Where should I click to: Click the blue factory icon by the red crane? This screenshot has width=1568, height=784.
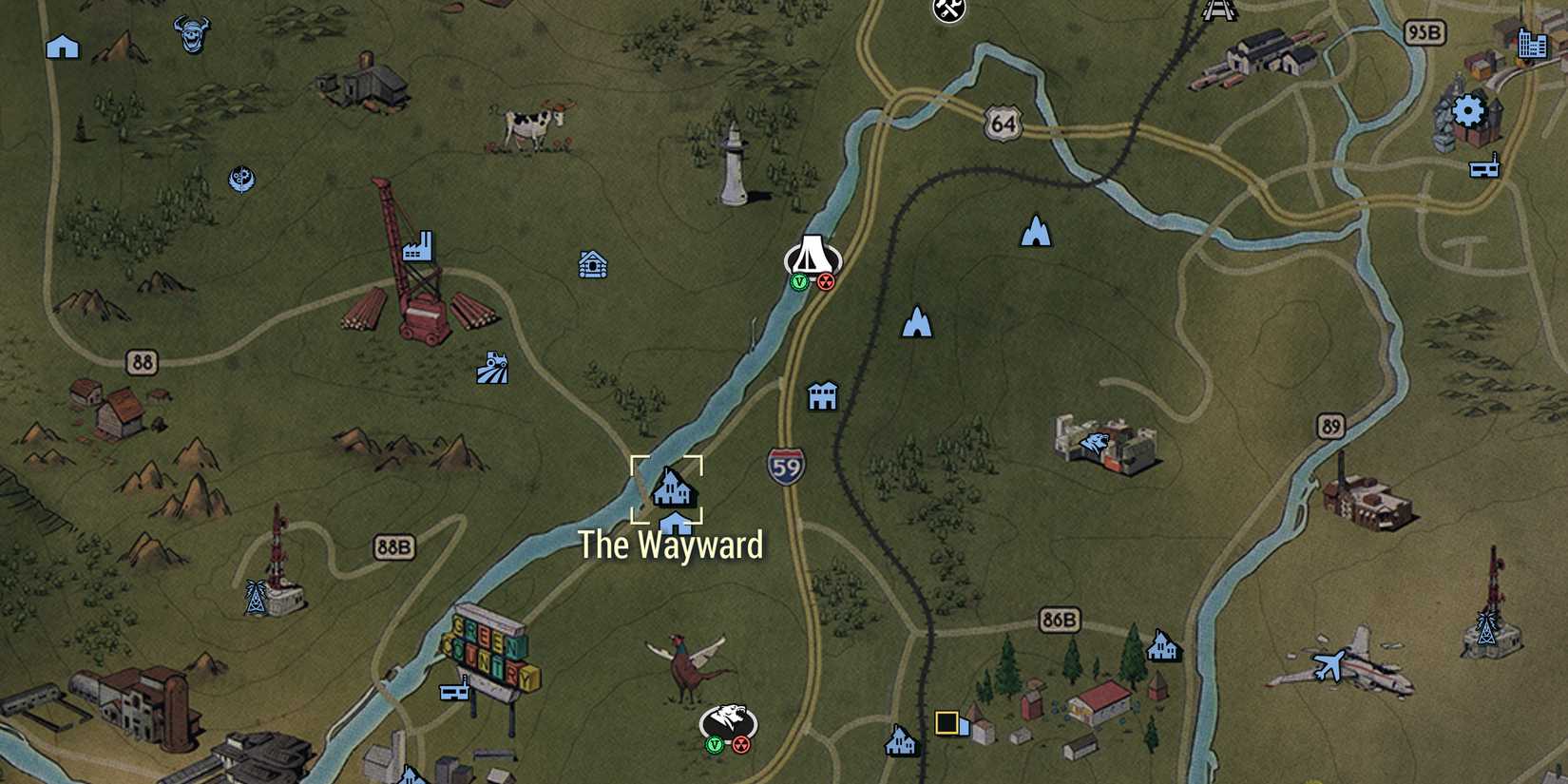tap(418, 245)
